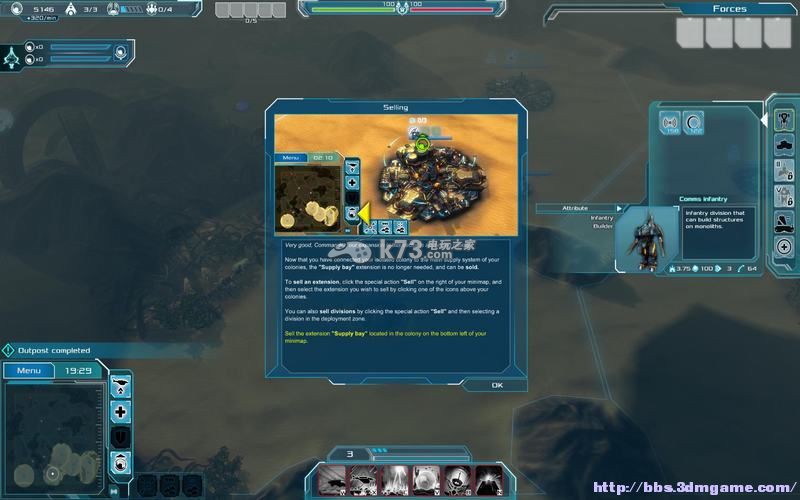Use the flying aircraft ability in the bottom bar
This screenshot has width=800, height=500.
pyautogui.click(x=332, y=480)
